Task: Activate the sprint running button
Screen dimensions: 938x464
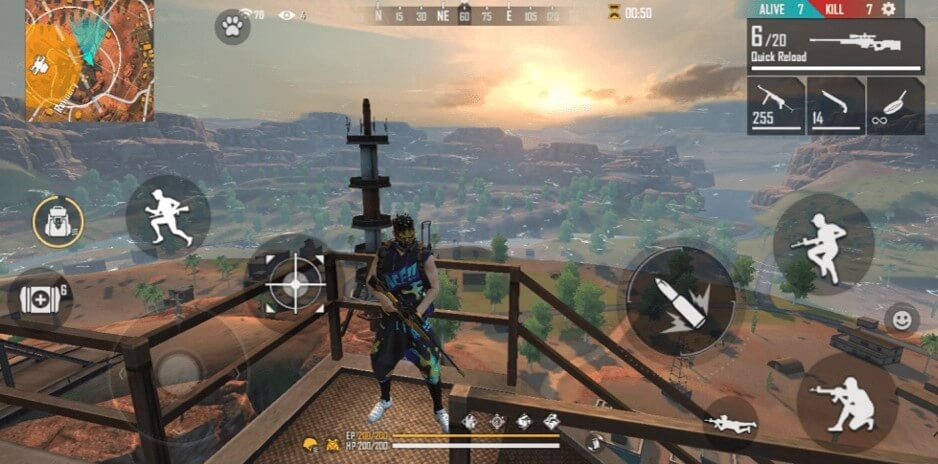Action: 167,217
